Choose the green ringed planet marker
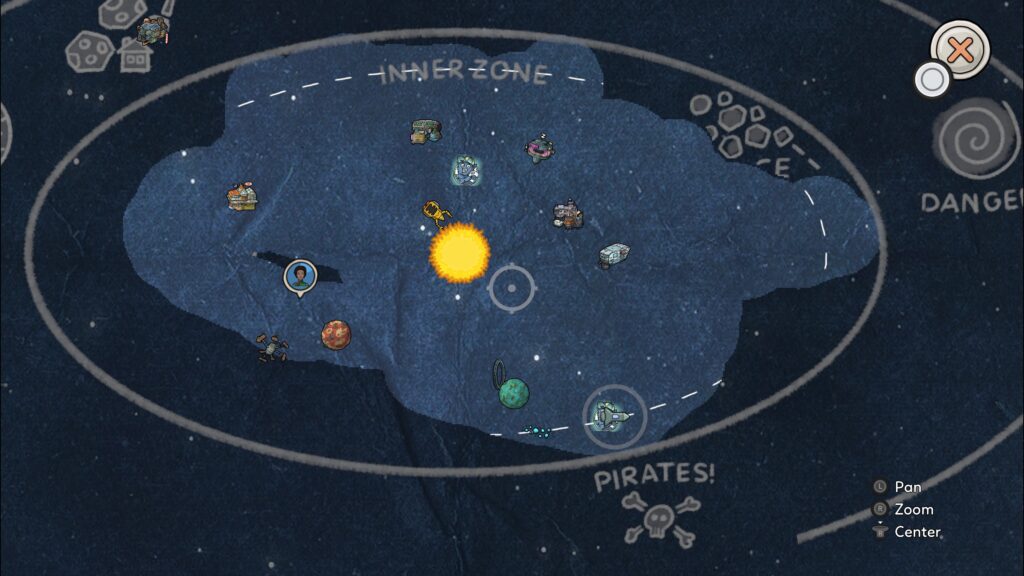The width and height of the screenshot is (1024, 576). tap(513, 392)
